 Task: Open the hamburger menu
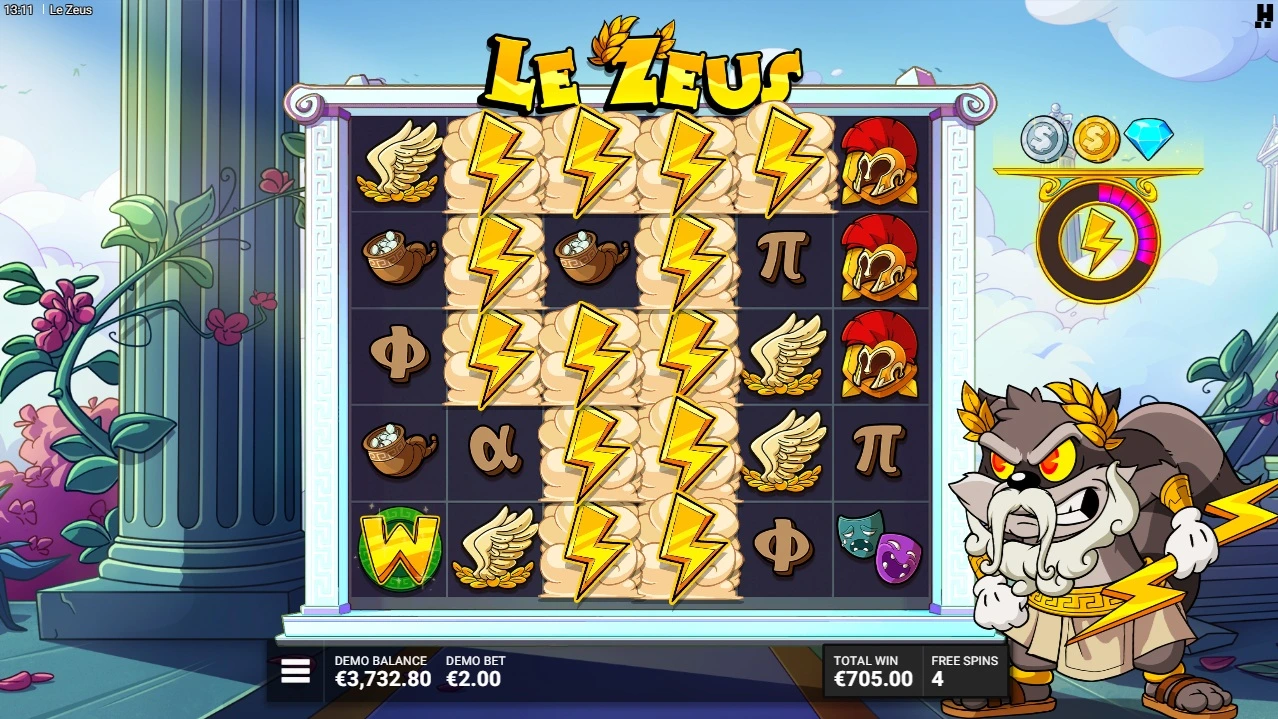[x=295, y=671]
